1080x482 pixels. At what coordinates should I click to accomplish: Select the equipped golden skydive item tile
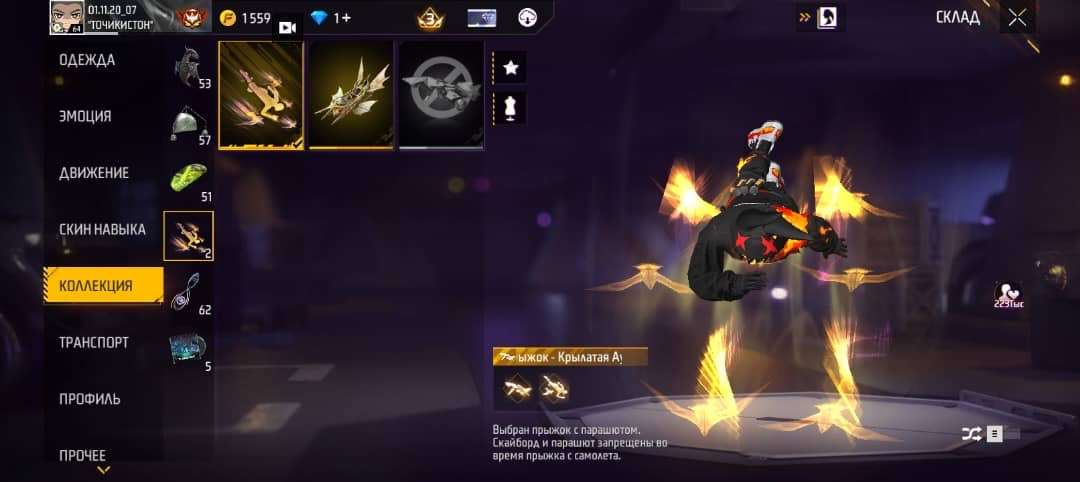click(260, 95)
